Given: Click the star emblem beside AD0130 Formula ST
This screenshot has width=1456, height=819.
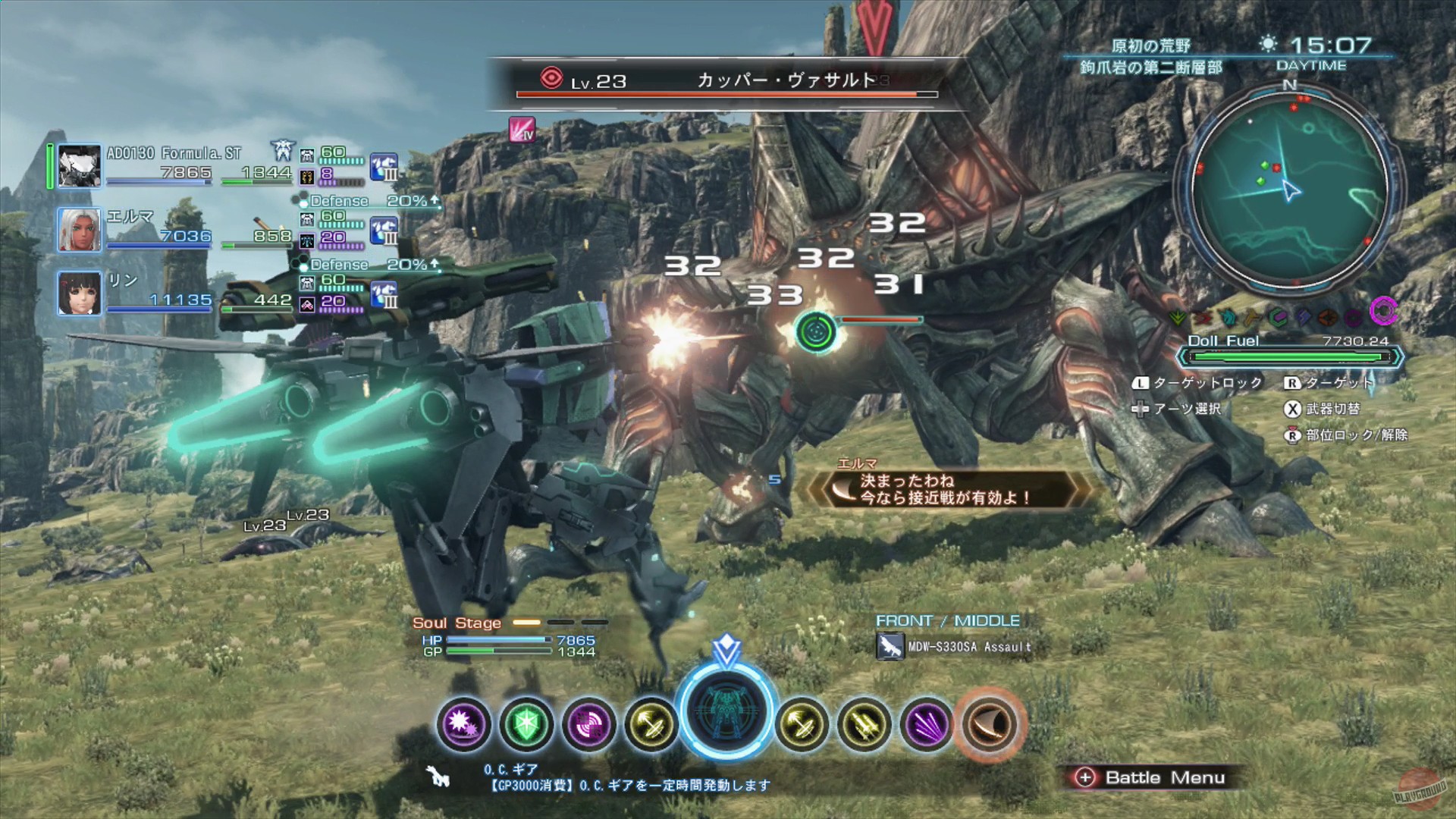Looking at the screenshot, I should [281, 152].
